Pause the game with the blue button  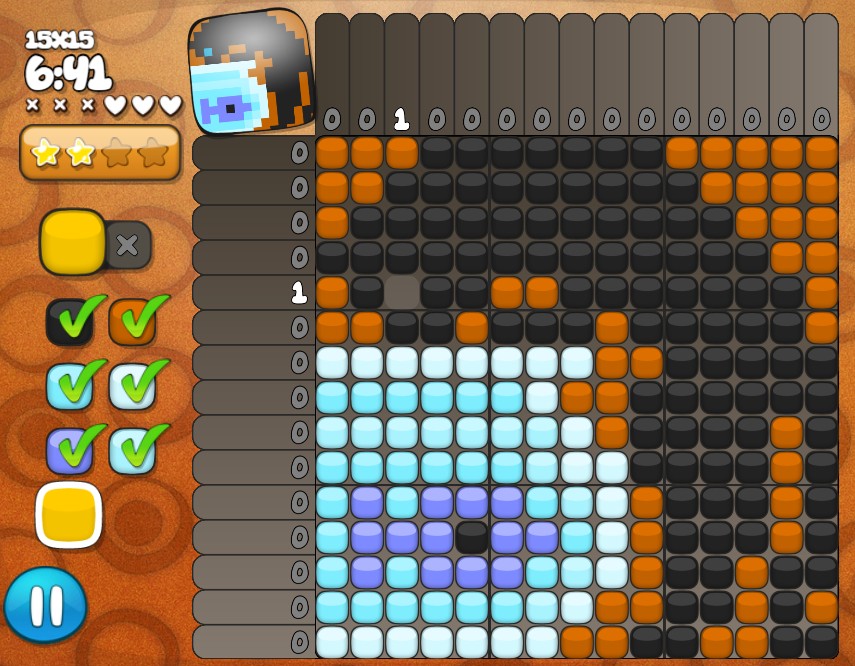[x=45, y=605]
